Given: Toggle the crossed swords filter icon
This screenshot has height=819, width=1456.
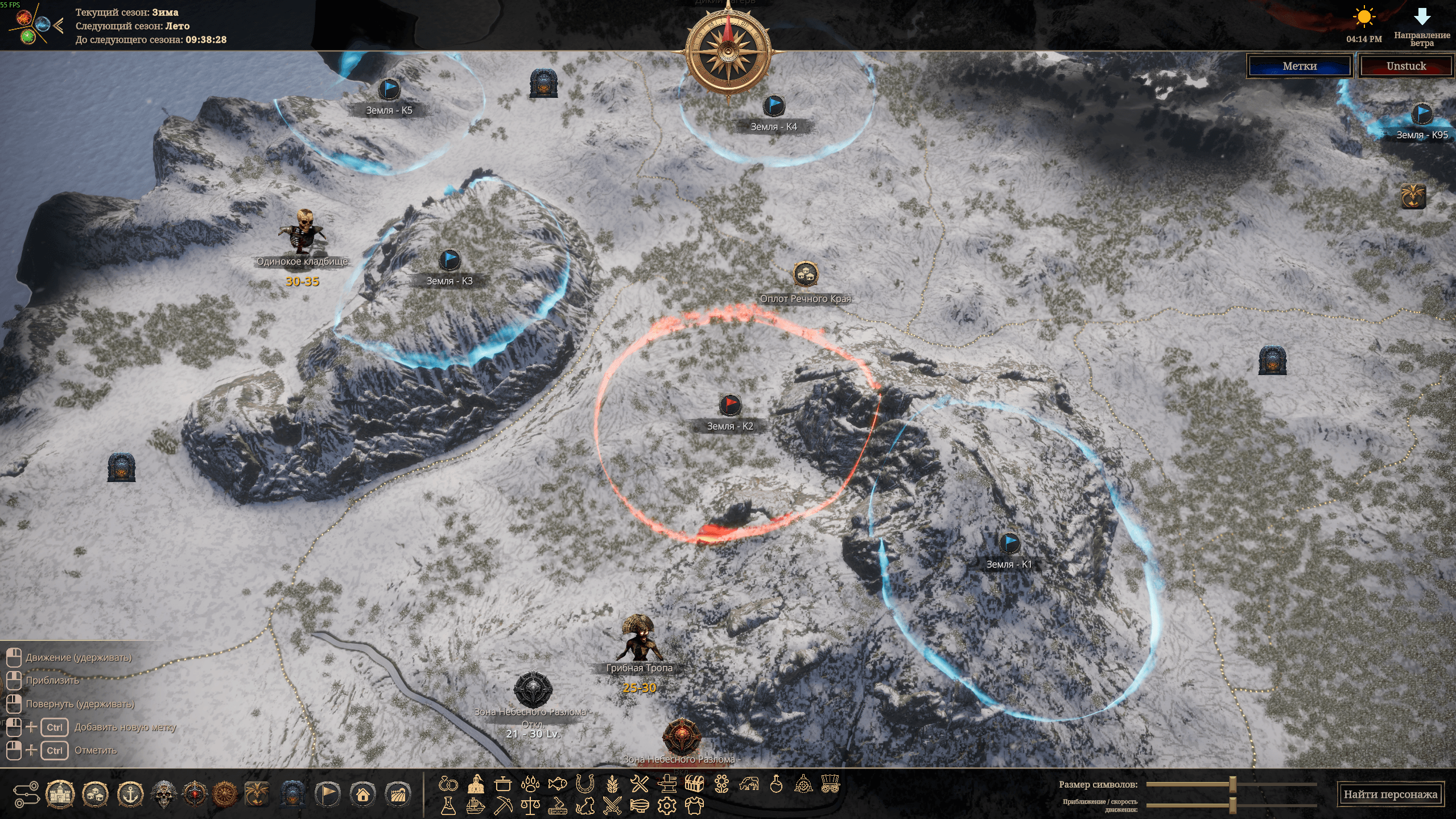Looking at the screenshot, I should tap(612, 805).
